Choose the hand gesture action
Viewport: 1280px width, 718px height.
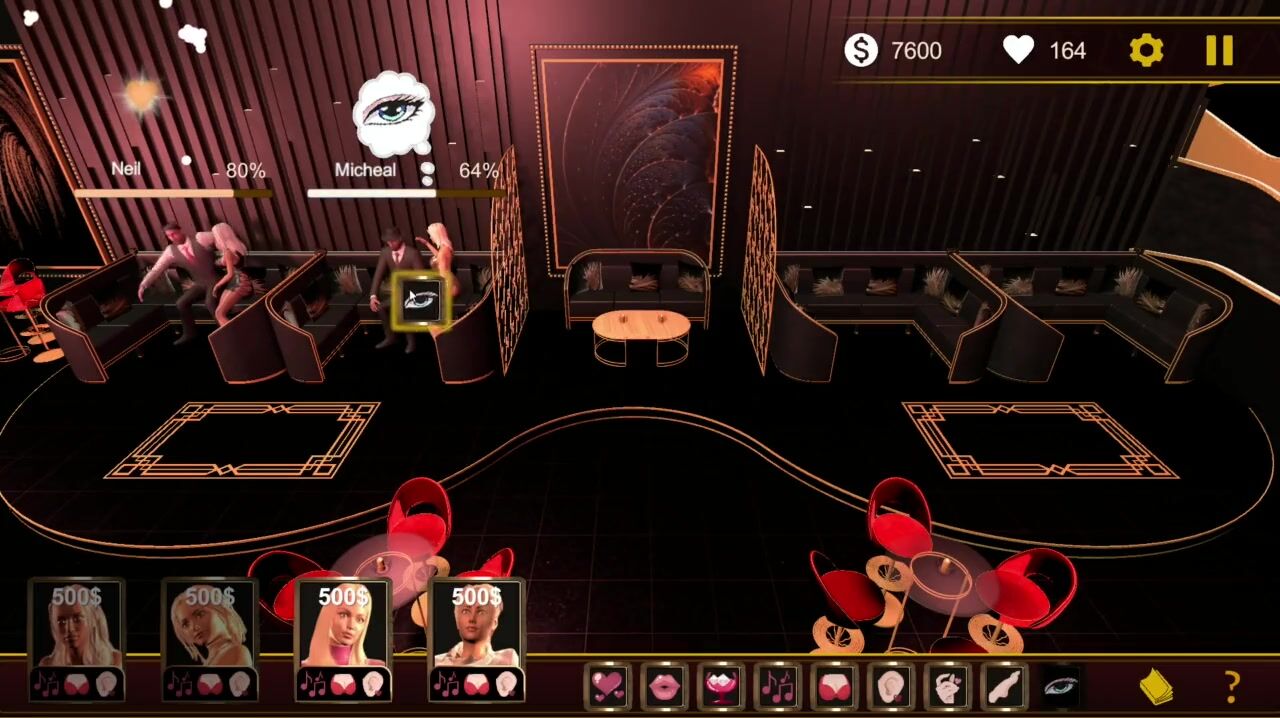[x=947, y=686]
